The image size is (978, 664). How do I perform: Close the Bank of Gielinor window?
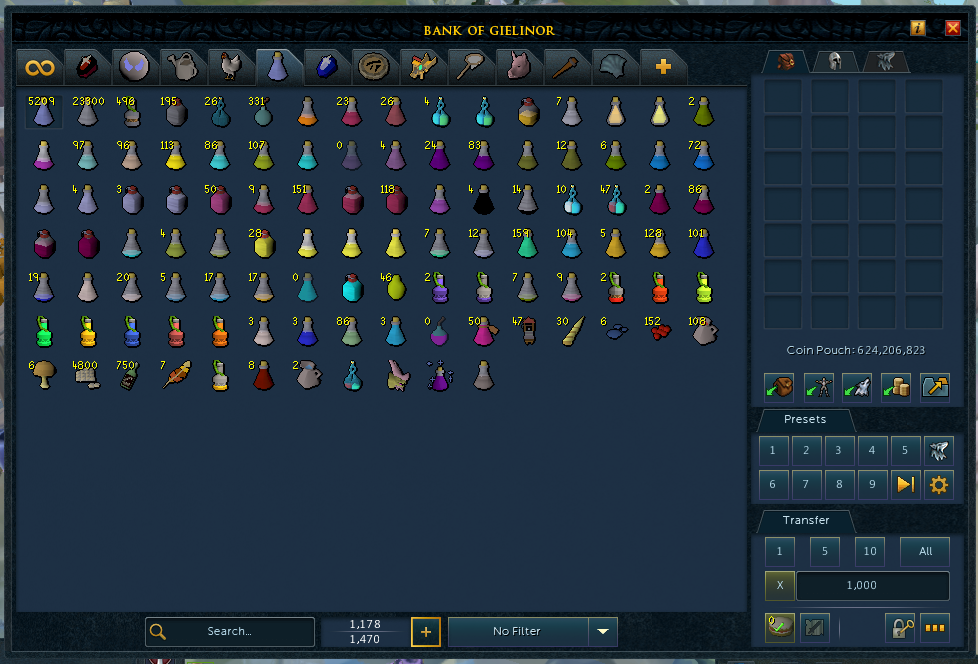click(x=952, y=28)
